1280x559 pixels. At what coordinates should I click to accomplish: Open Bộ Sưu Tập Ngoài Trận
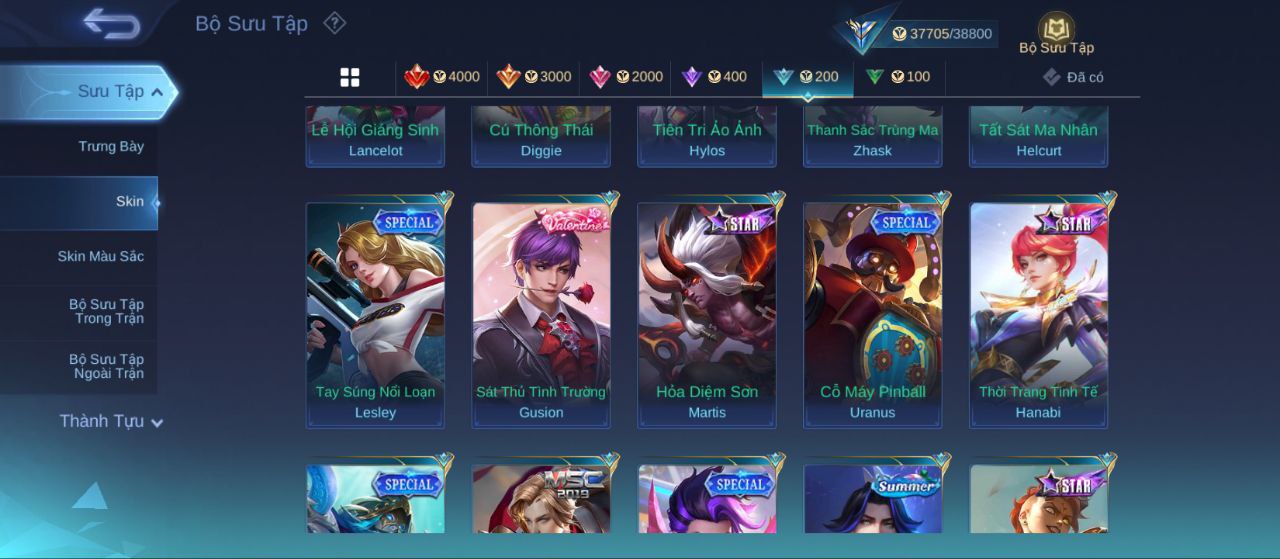(x=106, y=367)
